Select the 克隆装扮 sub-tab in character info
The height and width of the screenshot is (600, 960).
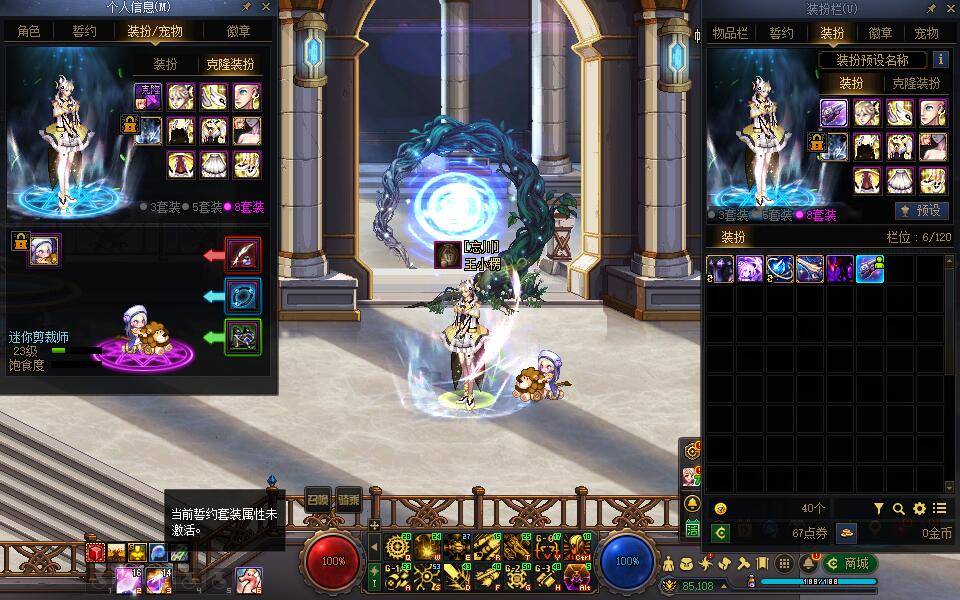click(x=230, y=64)
